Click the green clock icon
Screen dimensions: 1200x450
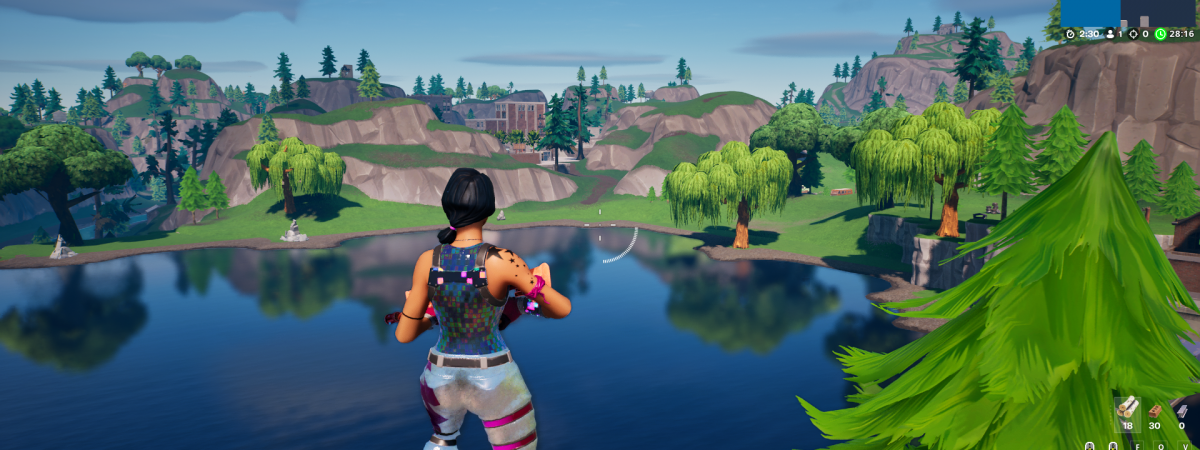point(1160,34)
